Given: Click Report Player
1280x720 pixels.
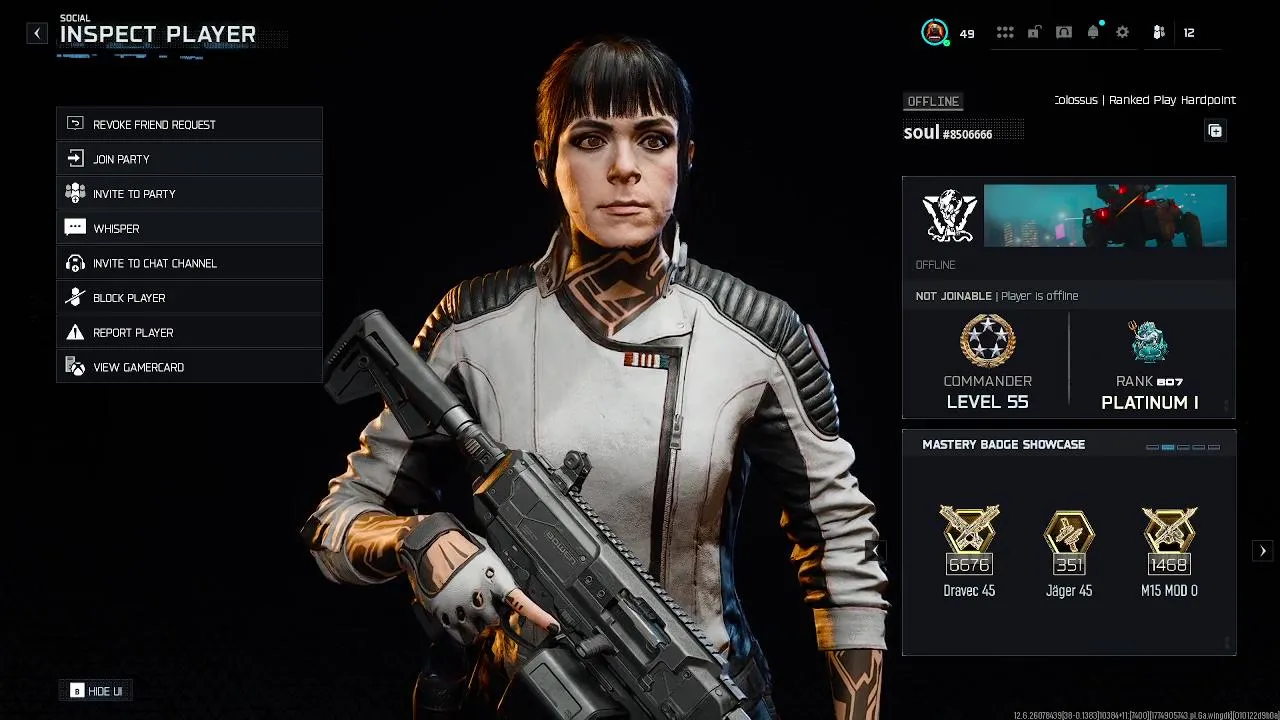Looking at the screenshot, I should [189, 332].
